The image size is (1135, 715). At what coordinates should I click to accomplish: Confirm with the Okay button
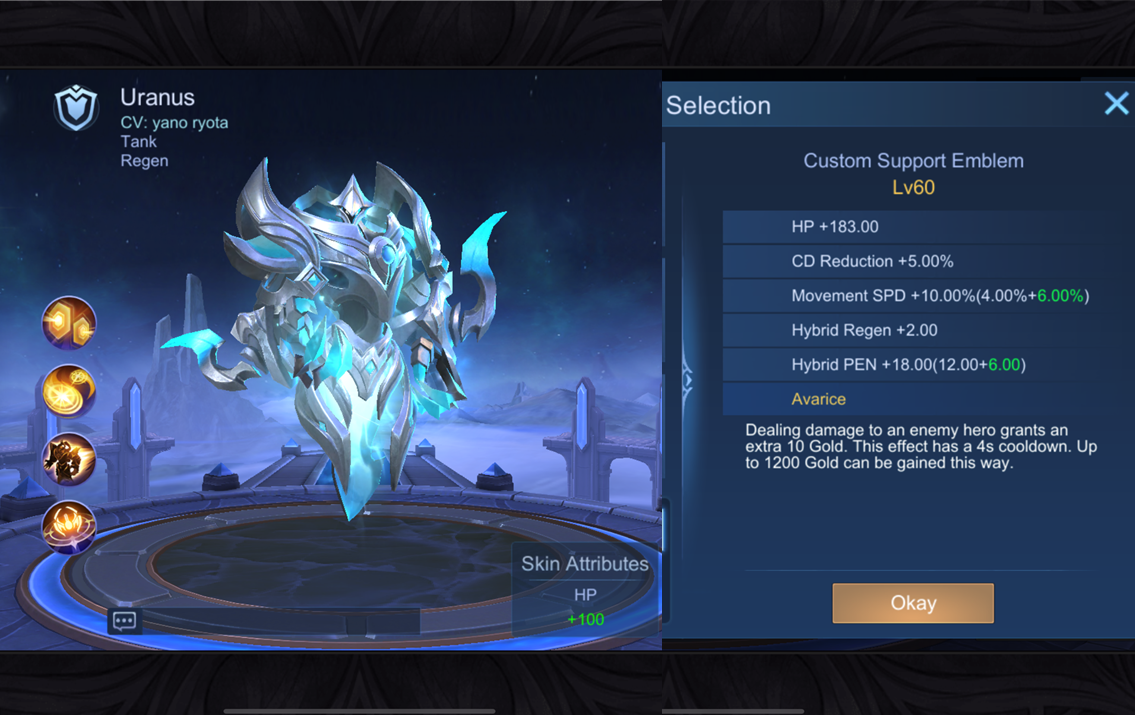coord(912,603)
